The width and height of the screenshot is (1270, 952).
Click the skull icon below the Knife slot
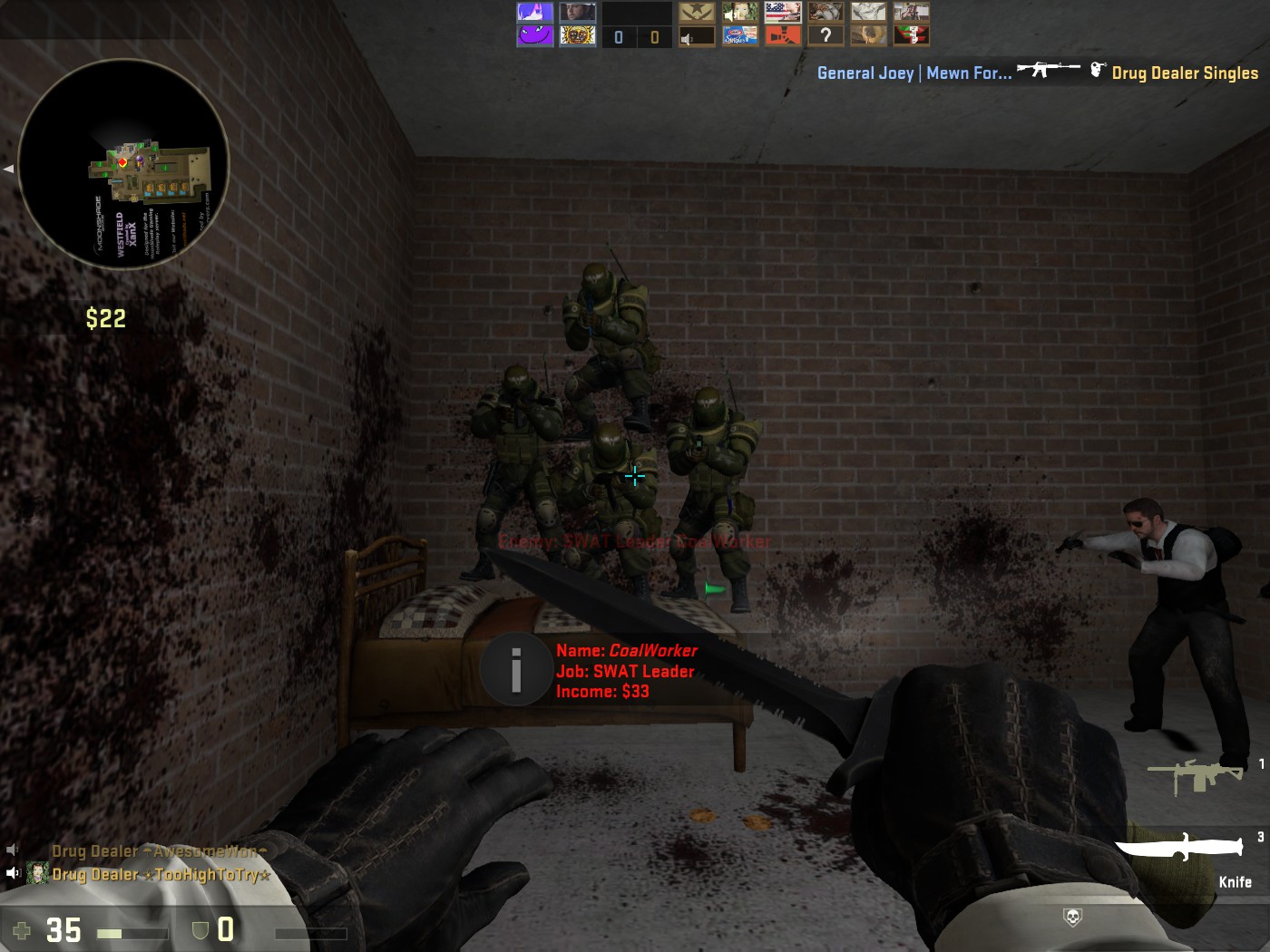pyautogui.click(x=1071, y=918)
